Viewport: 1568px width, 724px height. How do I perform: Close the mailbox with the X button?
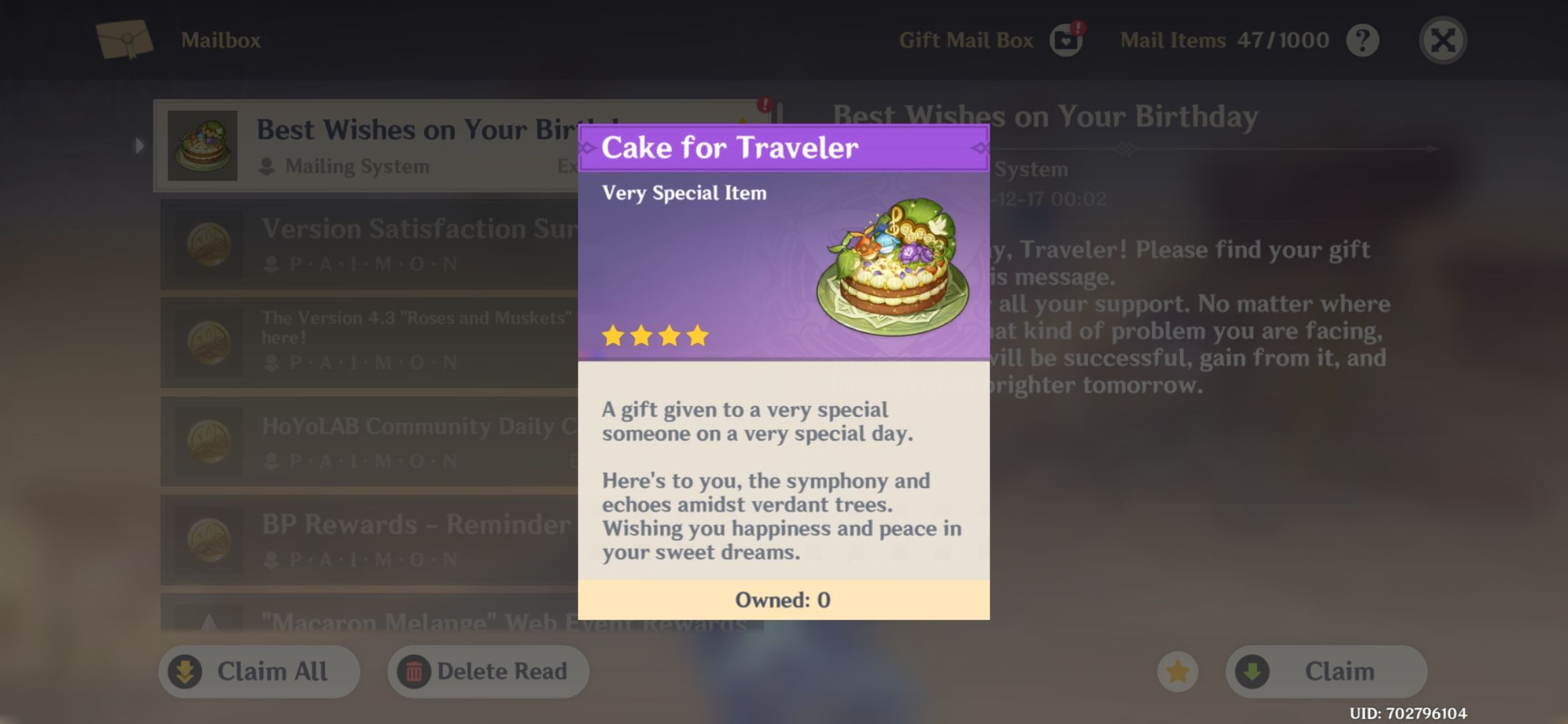[x=1442, y=40]
